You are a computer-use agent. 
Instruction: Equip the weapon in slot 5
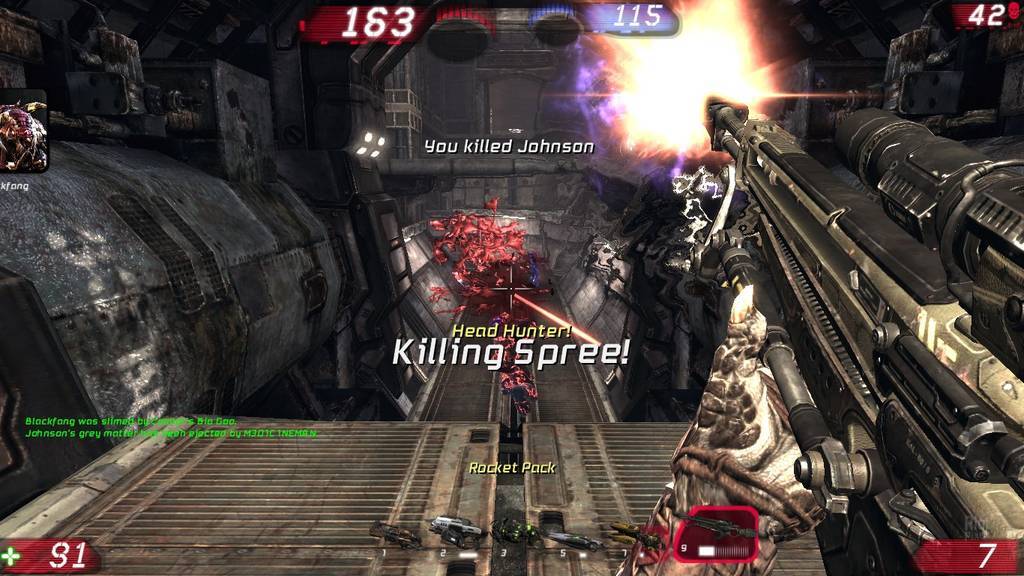pyautogui.click(x=573, y=538)
